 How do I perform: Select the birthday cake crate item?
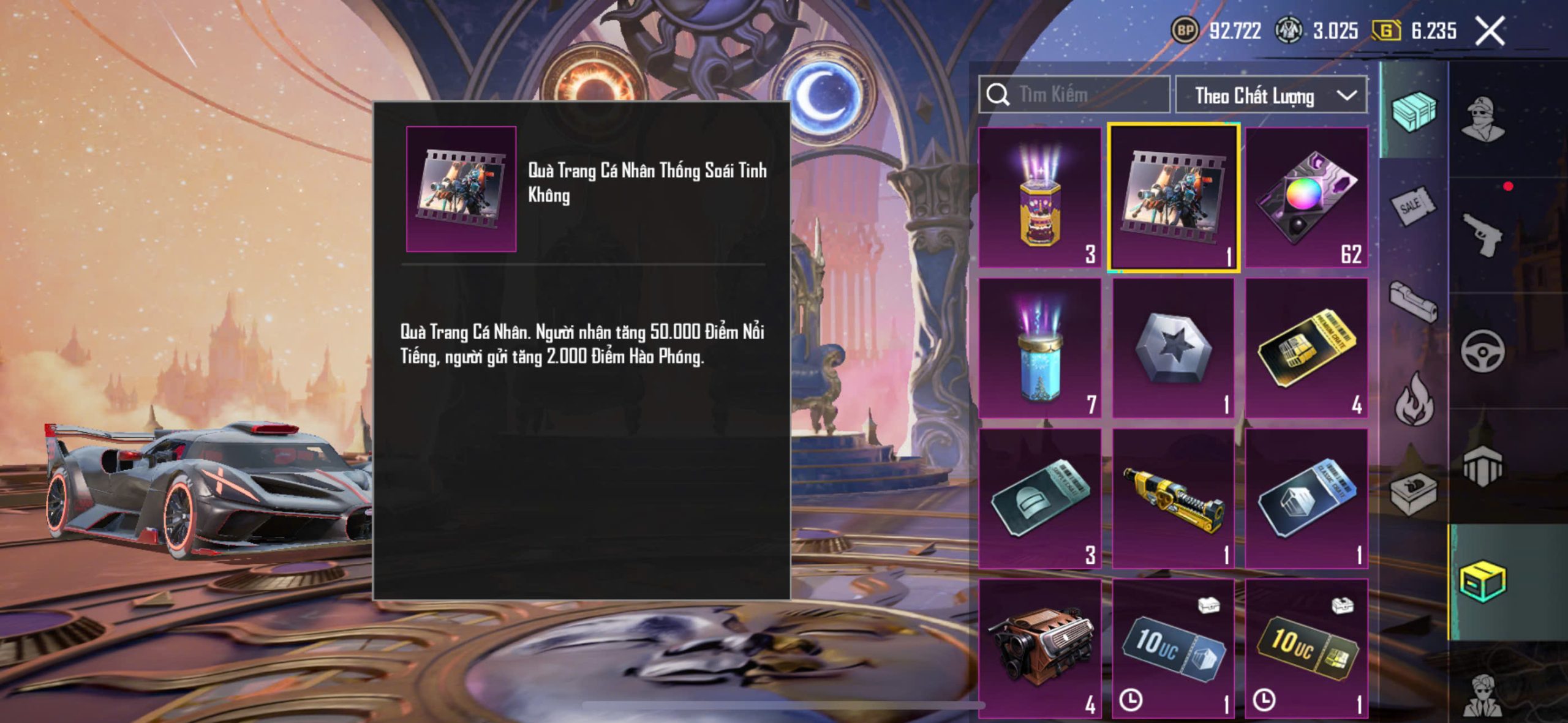(1039, 198)
